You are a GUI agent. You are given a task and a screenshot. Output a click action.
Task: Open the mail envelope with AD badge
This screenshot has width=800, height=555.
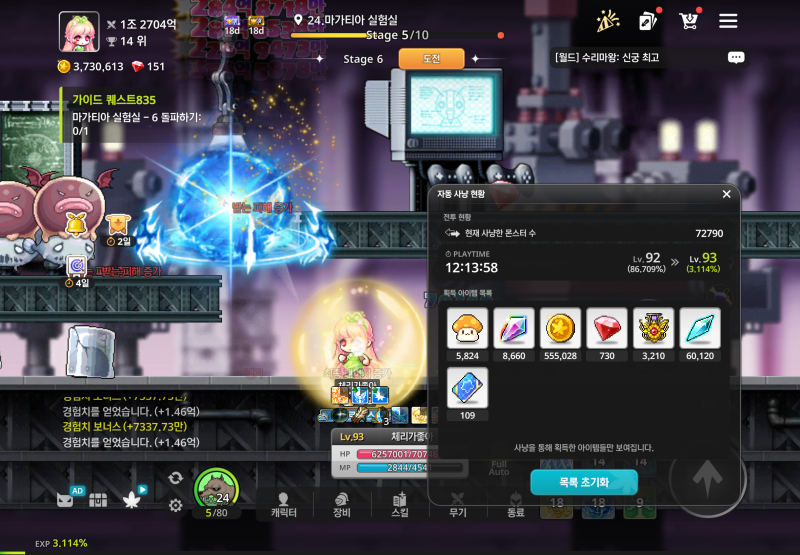(x=66, y=499)
